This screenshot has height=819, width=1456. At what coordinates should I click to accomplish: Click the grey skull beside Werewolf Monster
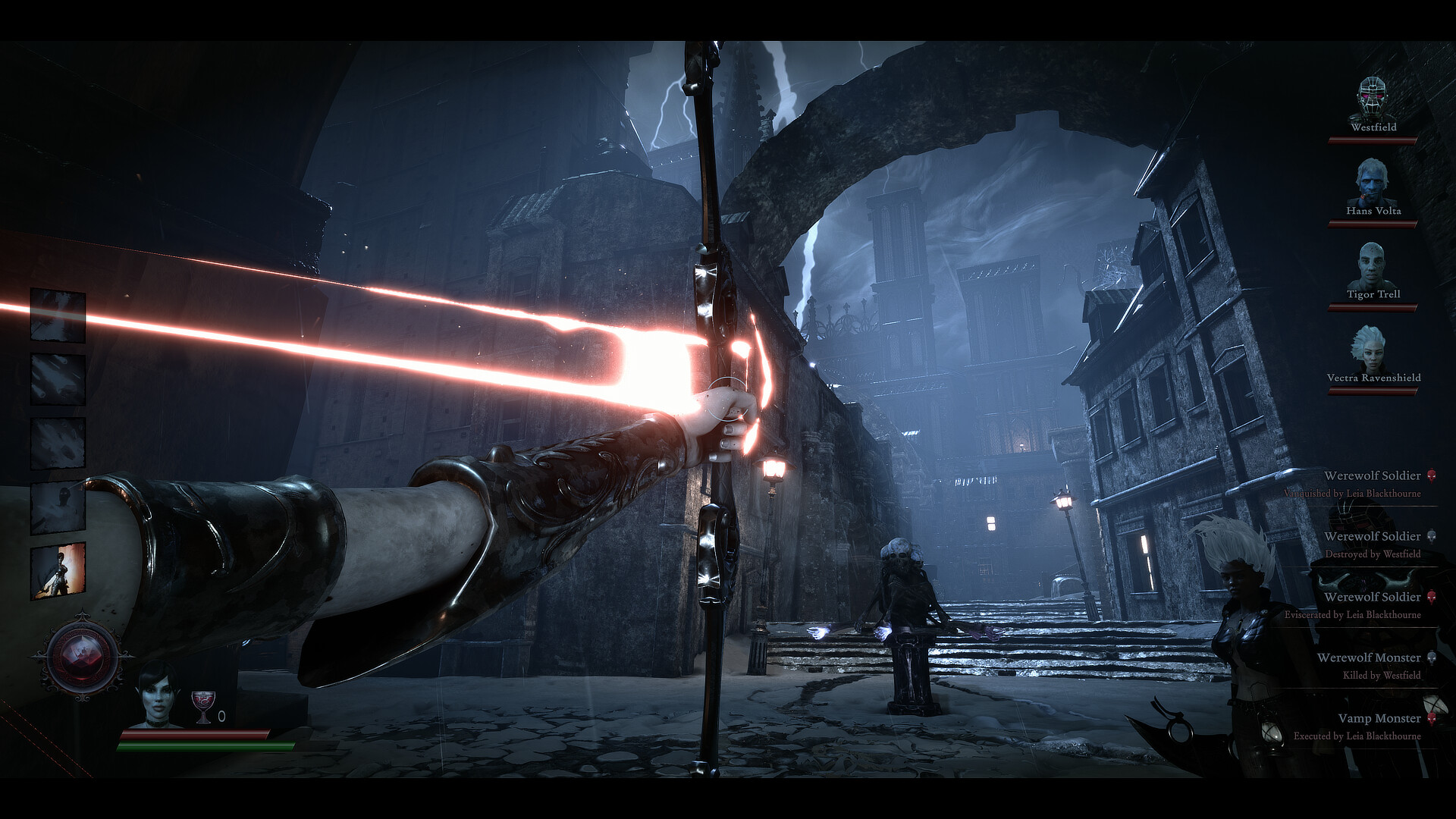[1432, 657]
